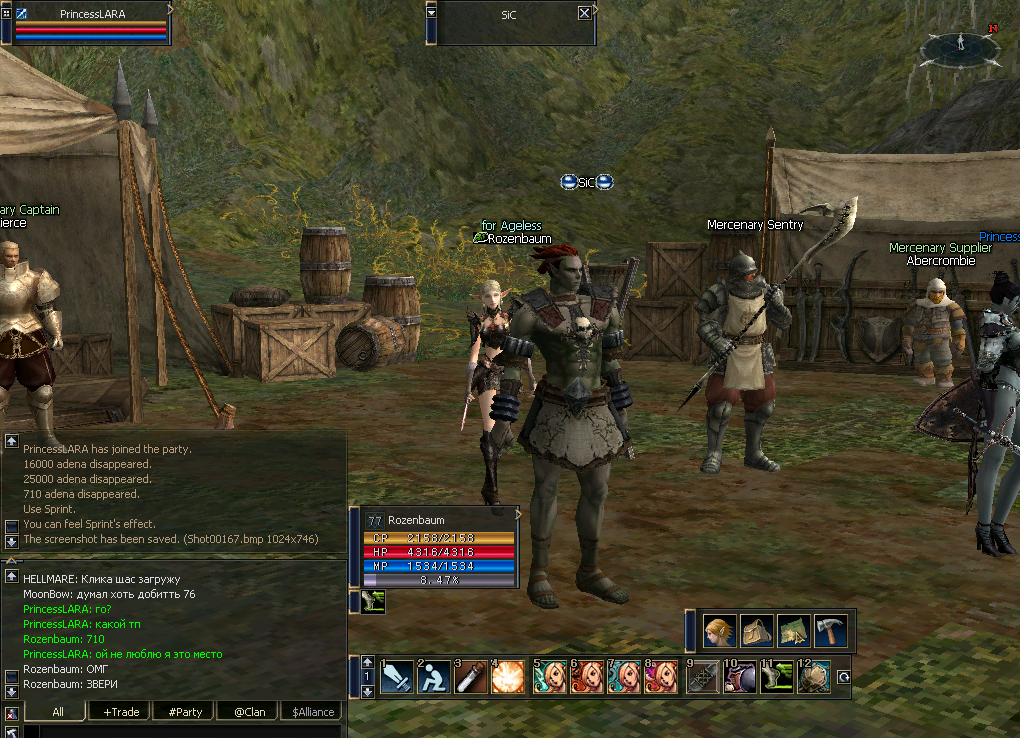Use the sit/stand action in slot 2

(x=434, y=677)
